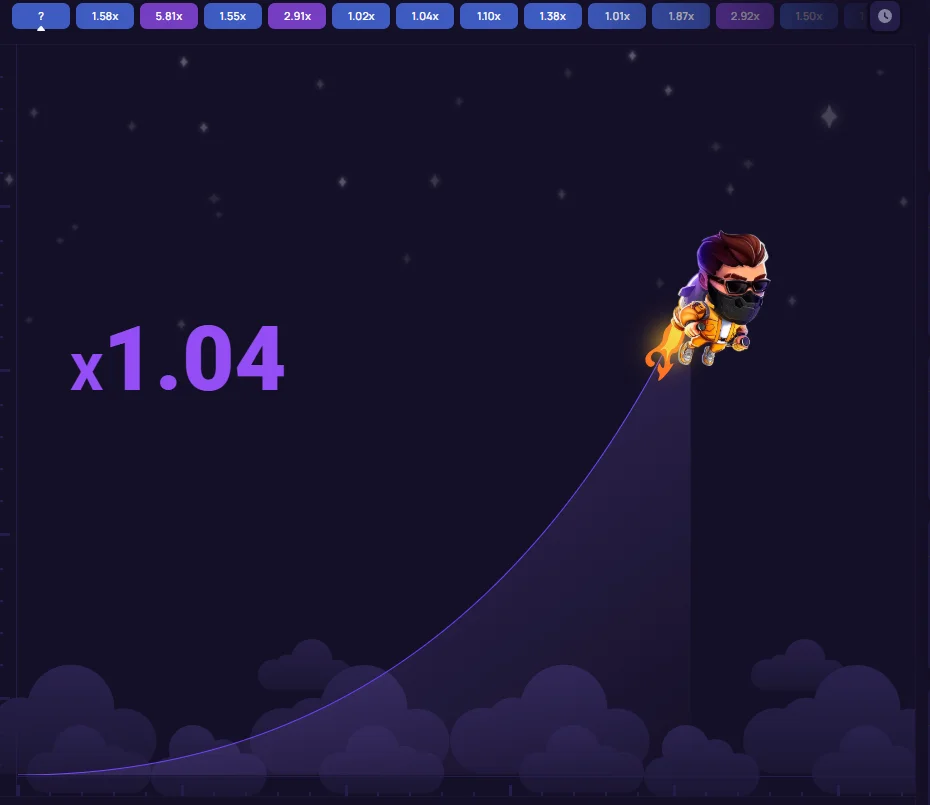Click the dimmed 1.50x history chip
Screen dimensions: 930x805
pyautogui.click(x=808, y=16)
